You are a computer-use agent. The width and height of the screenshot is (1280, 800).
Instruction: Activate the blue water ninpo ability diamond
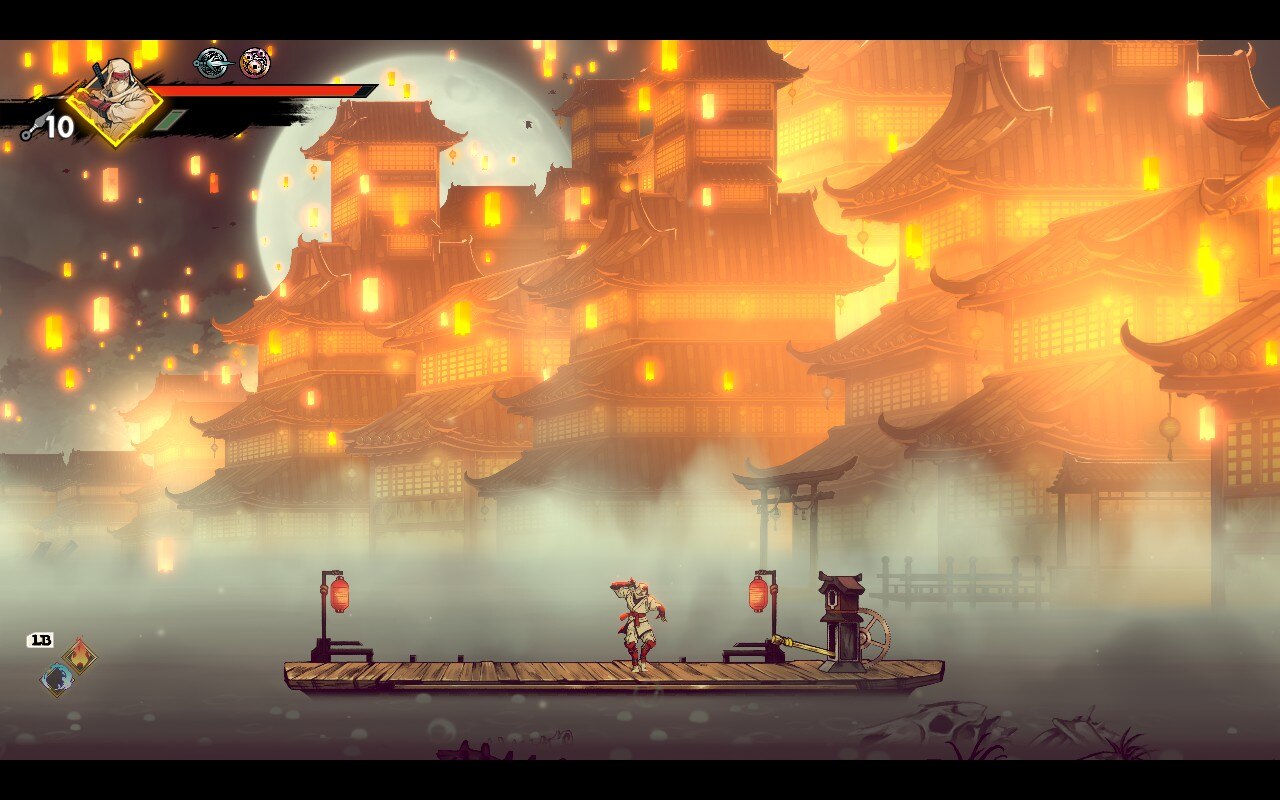[57, 679]
